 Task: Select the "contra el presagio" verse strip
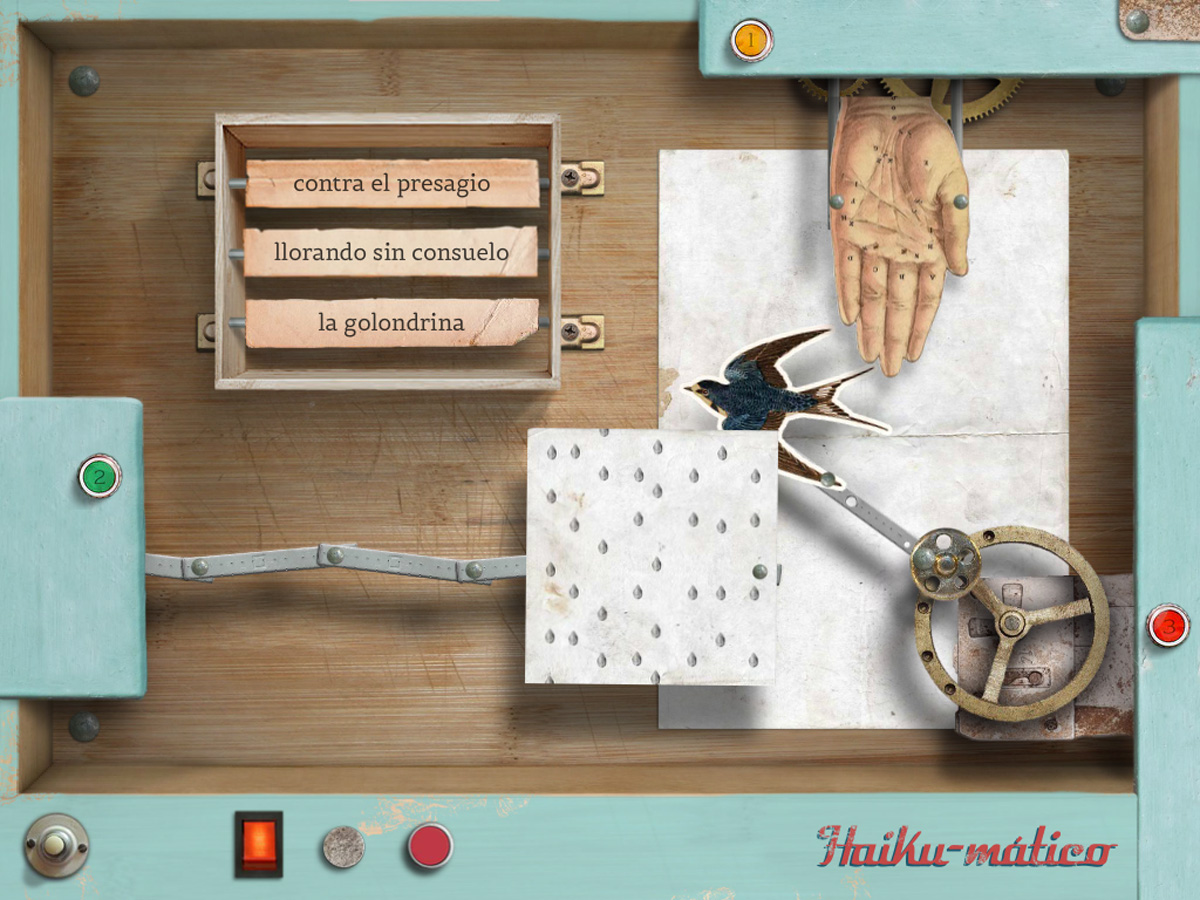click(x=392, y=184)
